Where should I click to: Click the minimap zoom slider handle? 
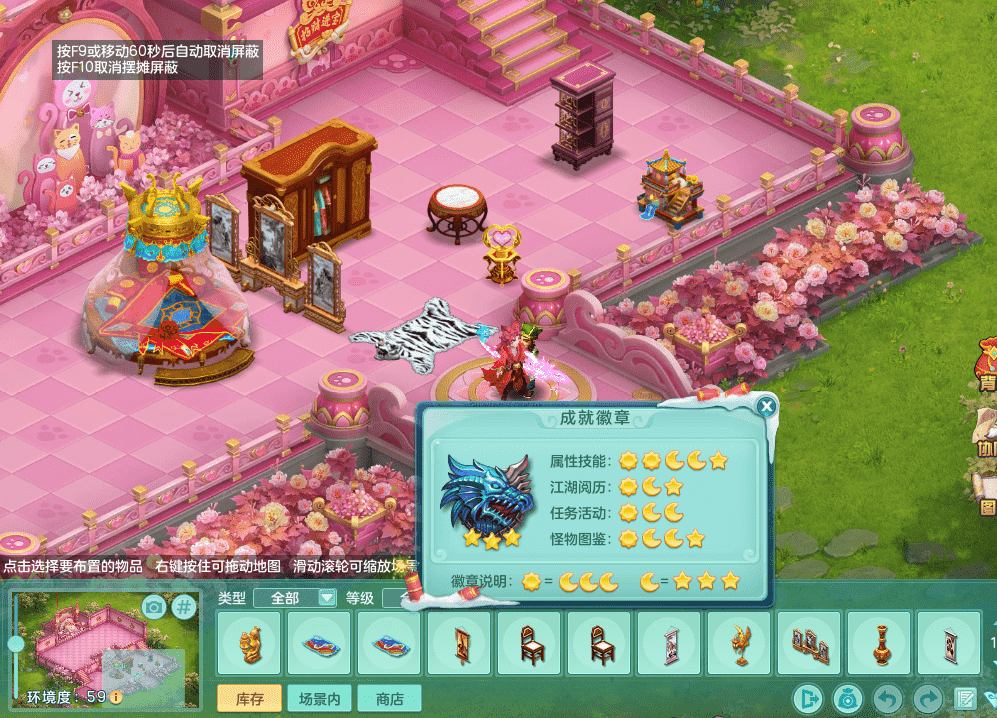click(16, 644)
